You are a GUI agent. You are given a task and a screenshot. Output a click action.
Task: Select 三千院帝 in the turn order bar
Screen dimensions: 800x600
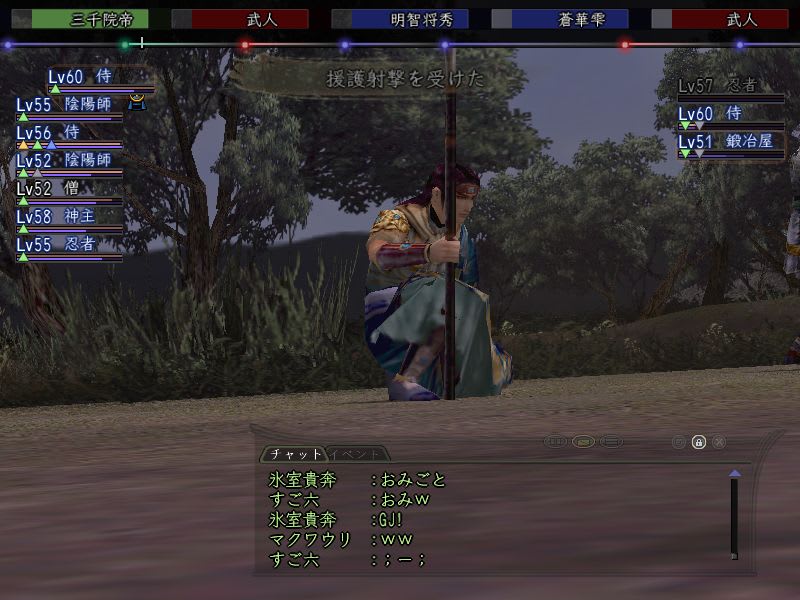(90, 19)
